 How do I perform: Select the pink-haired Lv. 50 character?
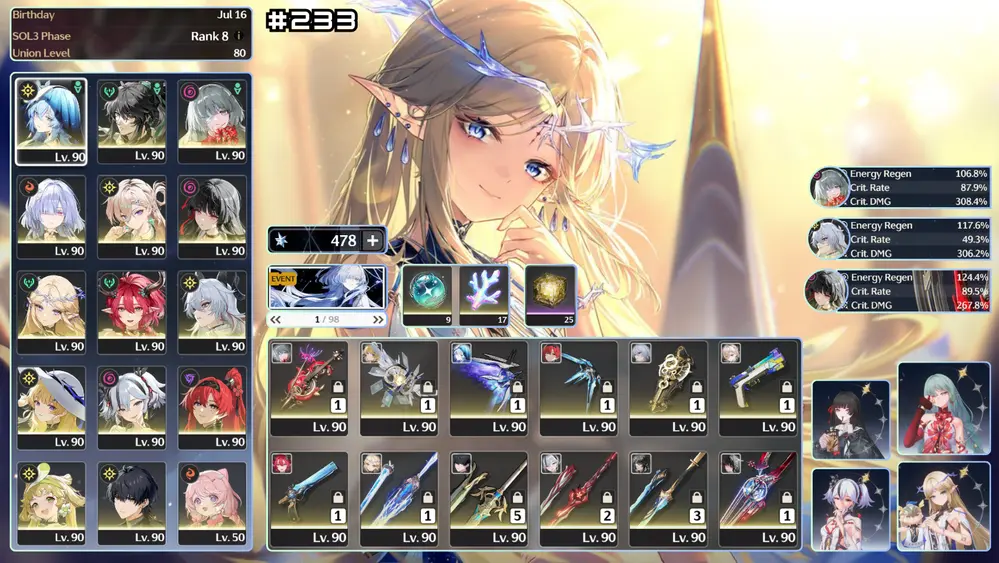point(212,504)
